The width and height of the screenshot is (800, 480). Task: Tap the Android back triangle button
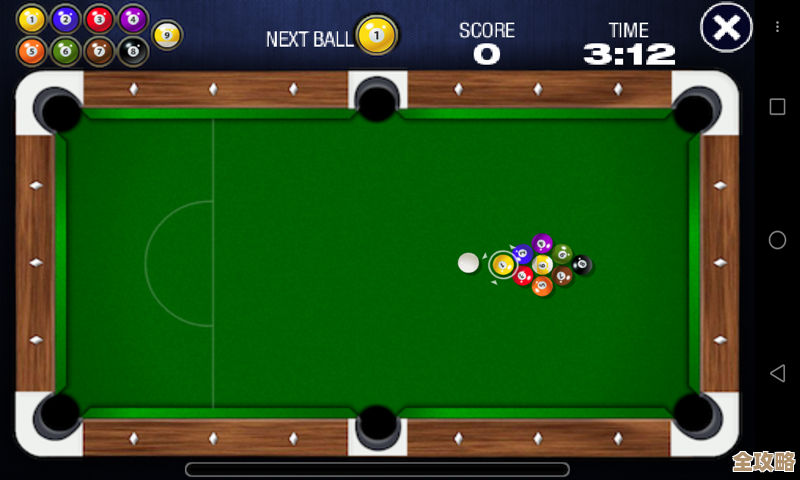pos(777,373)
